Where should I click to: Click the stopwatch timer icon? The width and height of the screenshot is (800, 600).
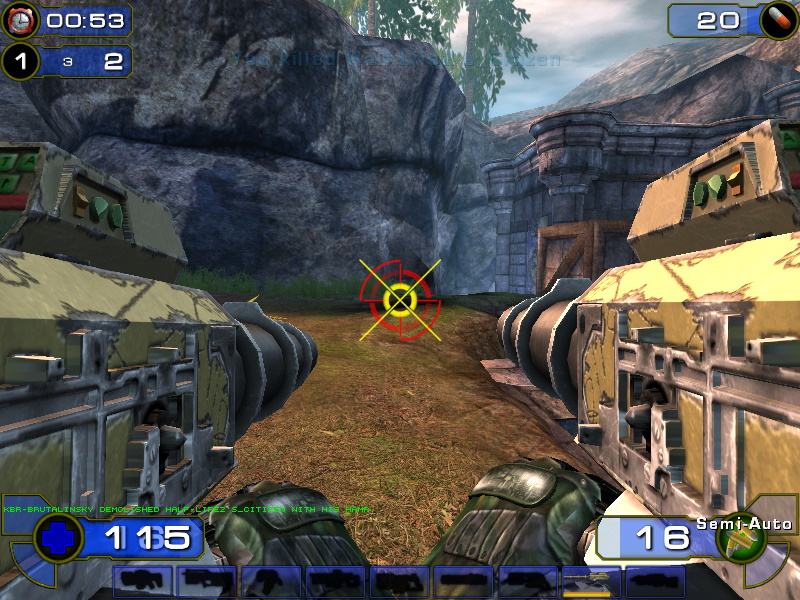pyautogui.click(x=19, y=20)
